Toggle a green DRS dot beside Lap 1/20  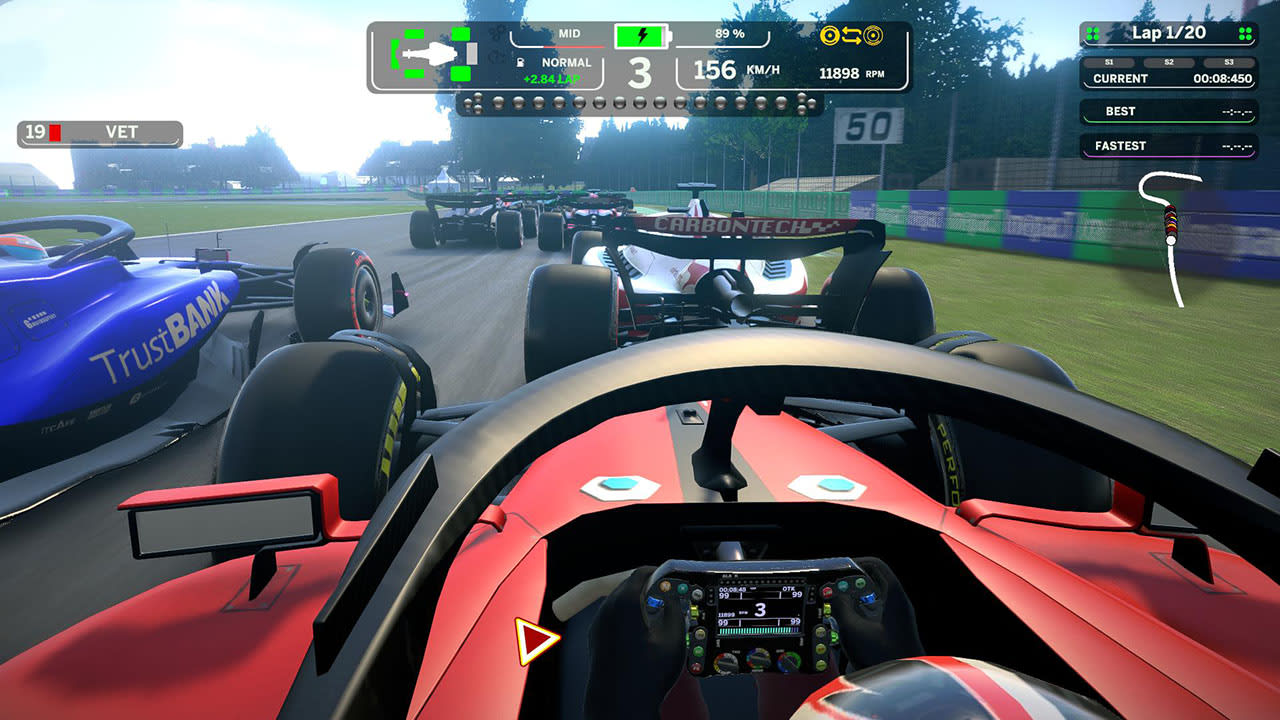(x=1092, y=34)
